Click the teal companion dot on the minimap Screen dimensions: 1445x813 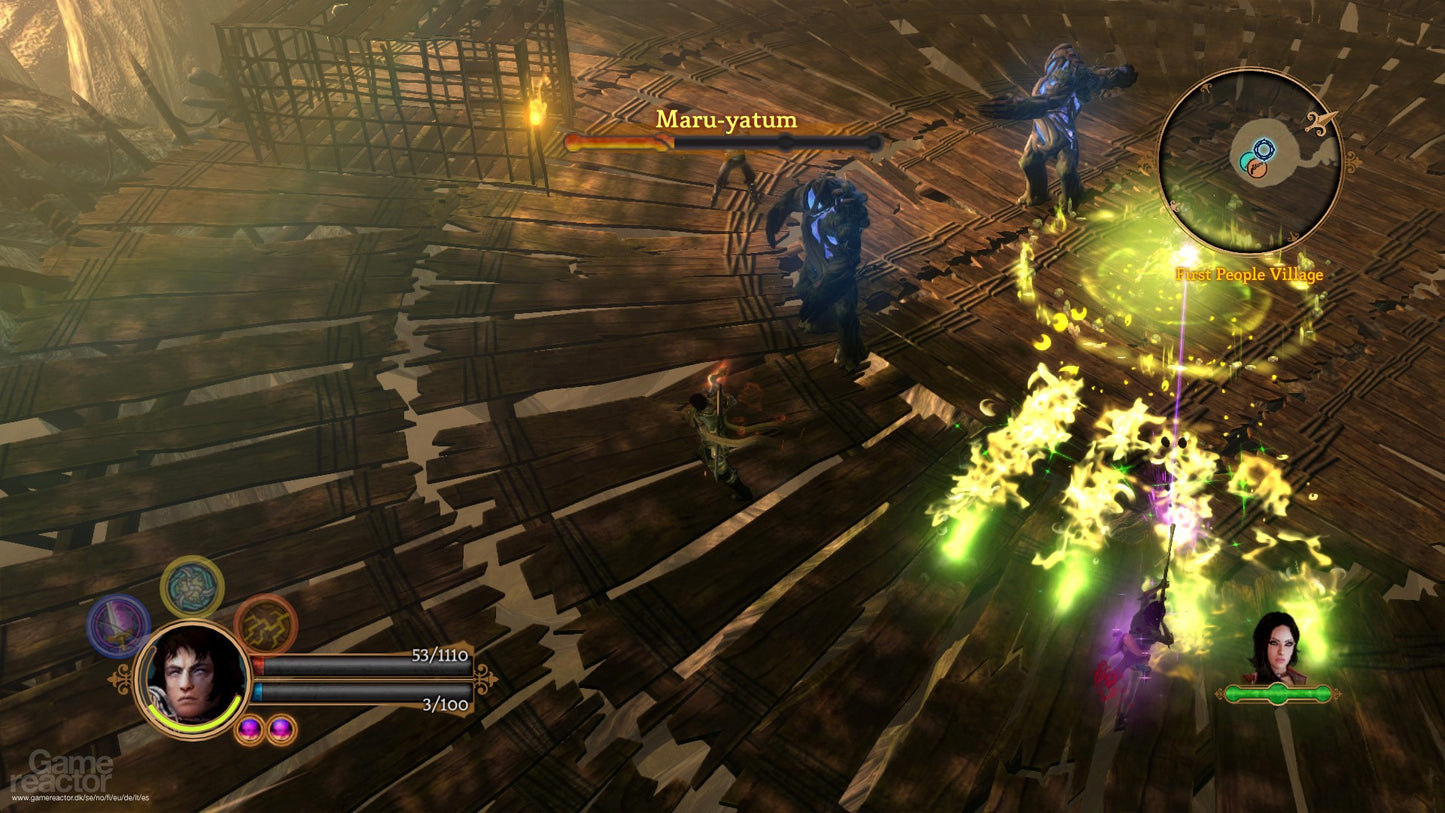(x=1246, y=160)
